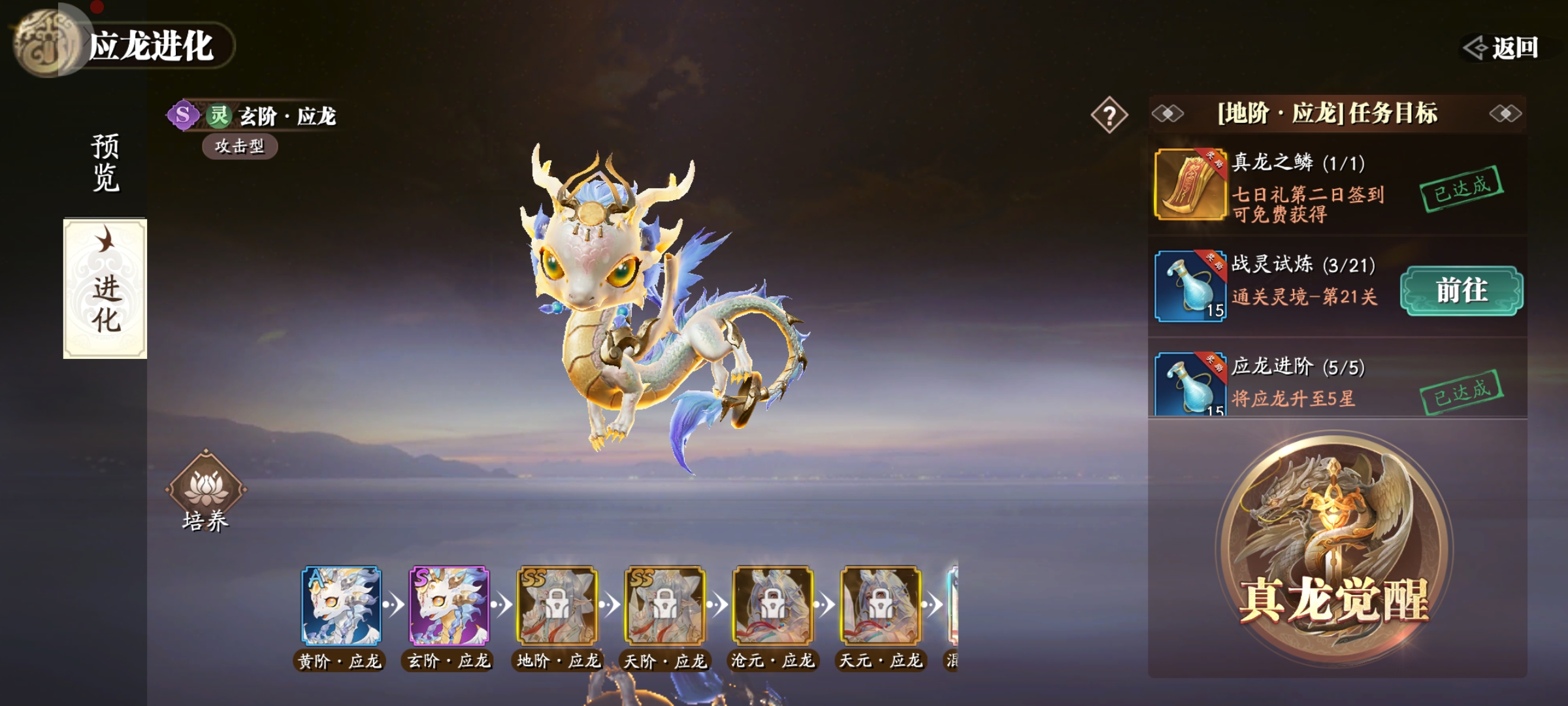1568x706 pixels.
Task: Tap the 攻击型 attack type tag
Action: coord(240,146)
